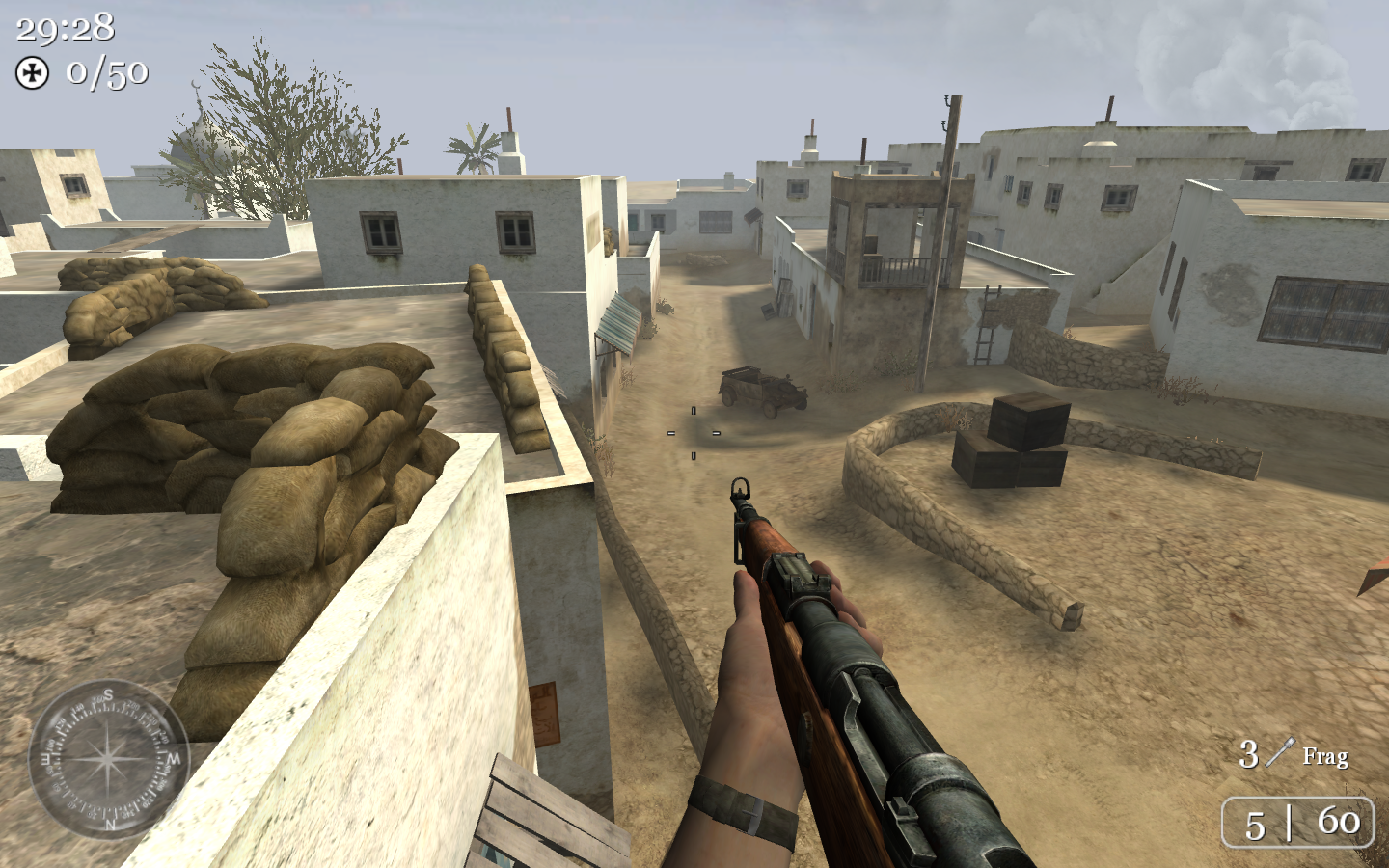Click the compass dial in the corner
The image size is (1389, 868).
pyautogui.click(x=108, y=757)
